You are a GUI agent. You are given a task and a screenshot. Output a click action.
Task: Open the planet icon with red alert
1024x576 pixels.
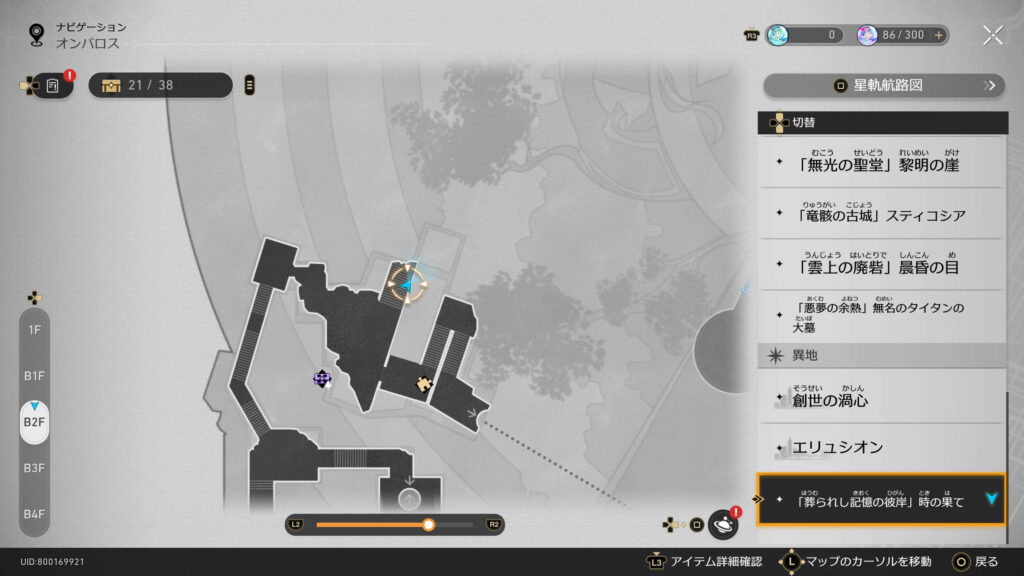pyautogui.click(x=722, y=524)
